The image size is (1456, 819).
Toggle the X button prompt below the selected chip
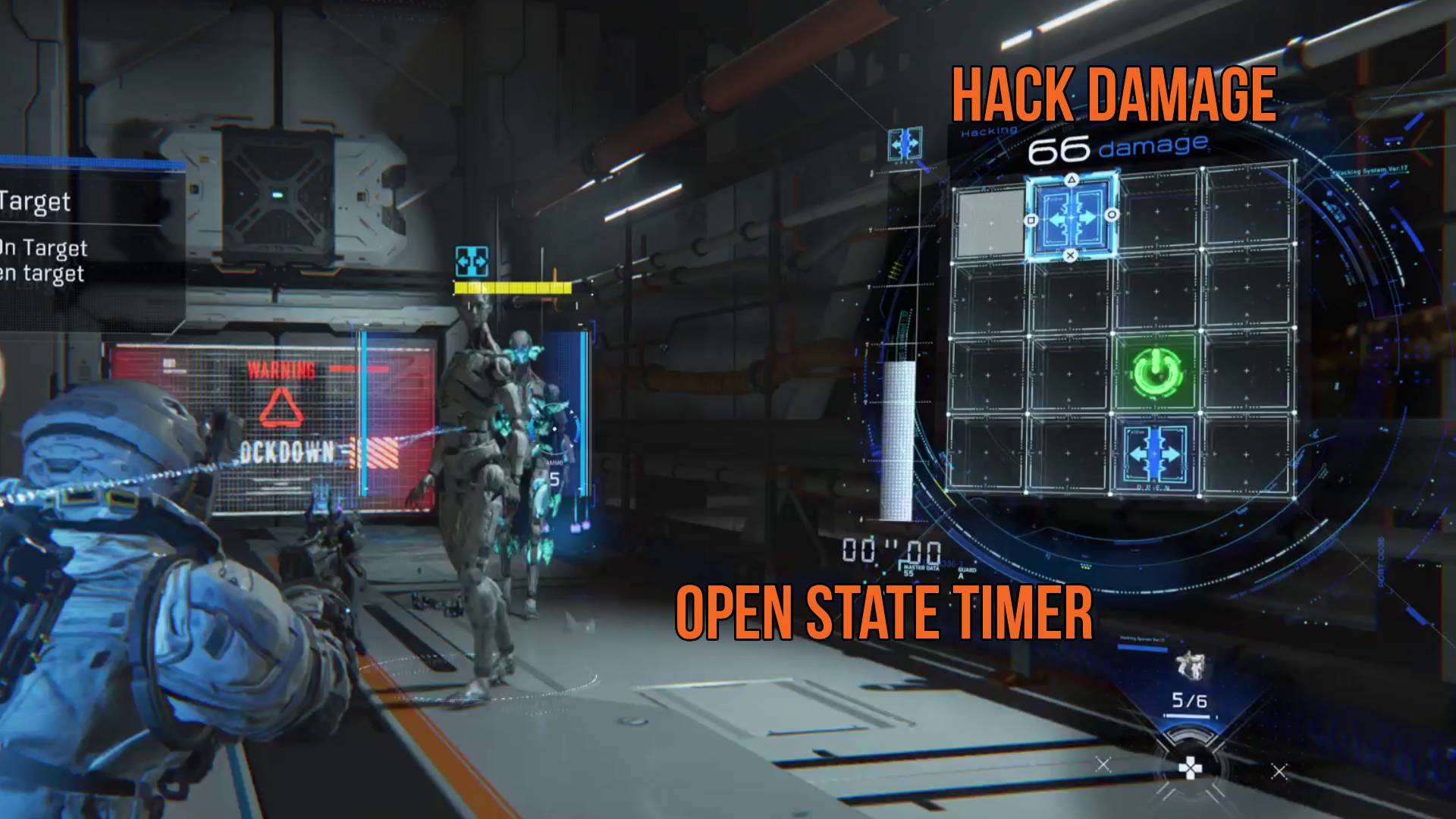coord(1070,256)
